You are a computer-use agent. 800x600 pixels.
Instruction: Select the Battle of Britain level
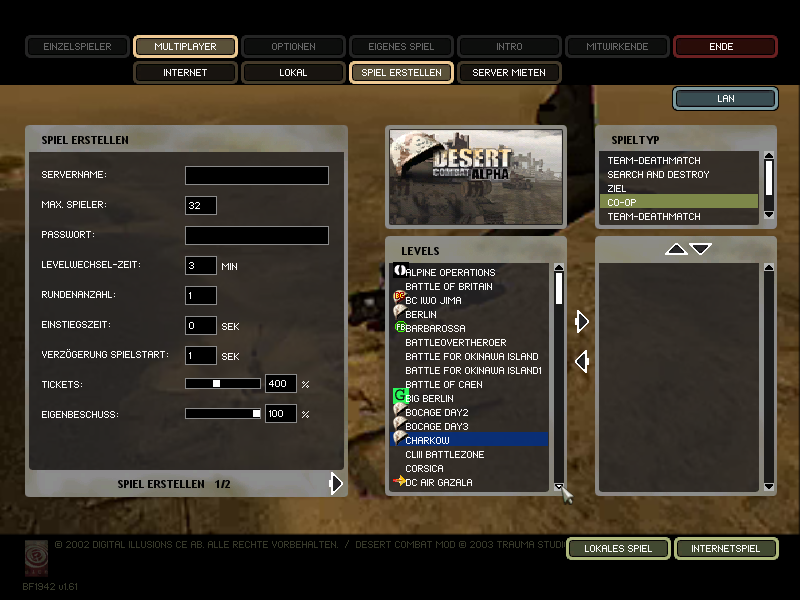point(448,287)
